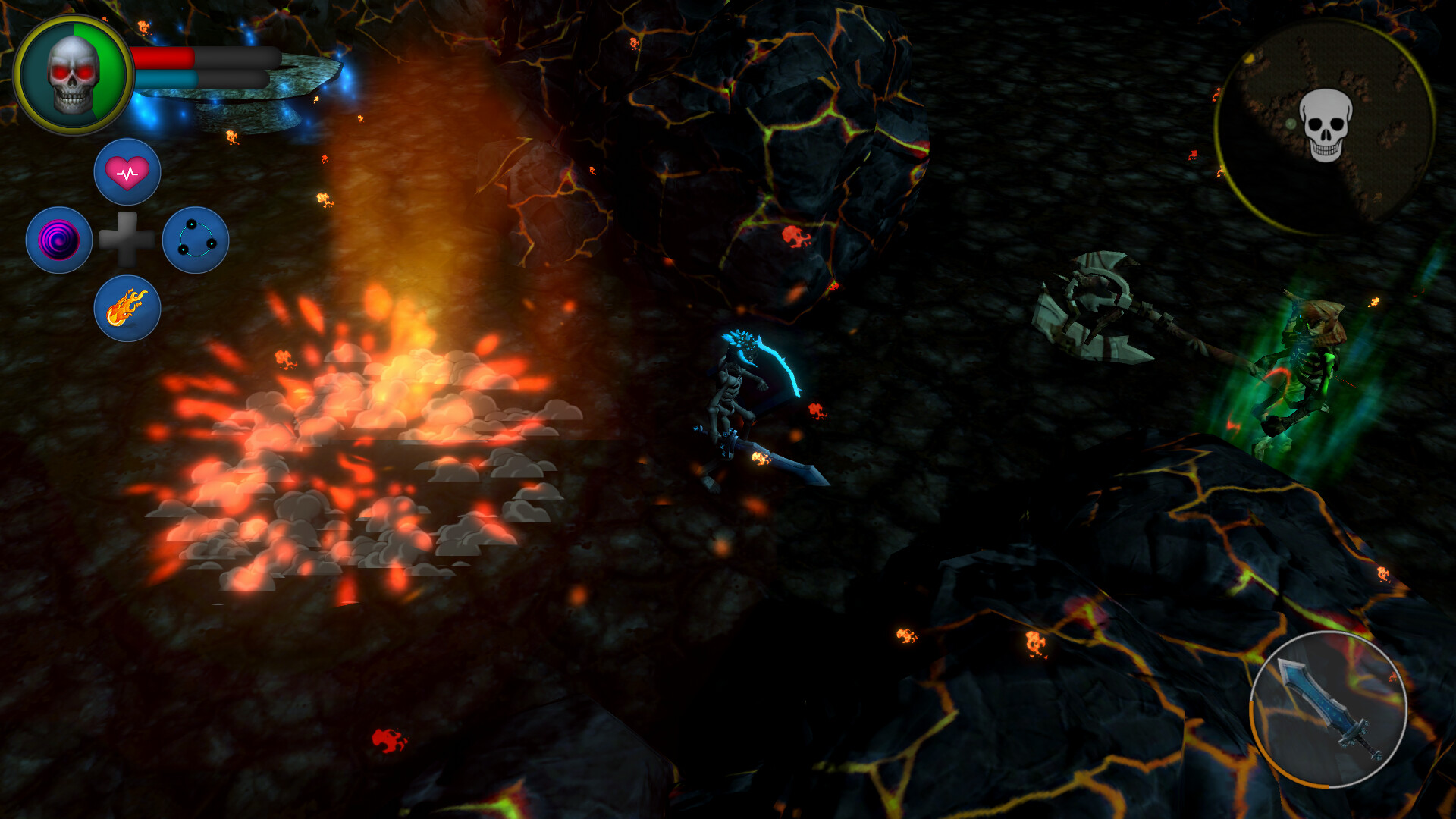The width and height of the screenshot is (1456, 819).
Task: Select the green dot near the minimap skull
Action: pyautogui.click(x=1291, y=124)
